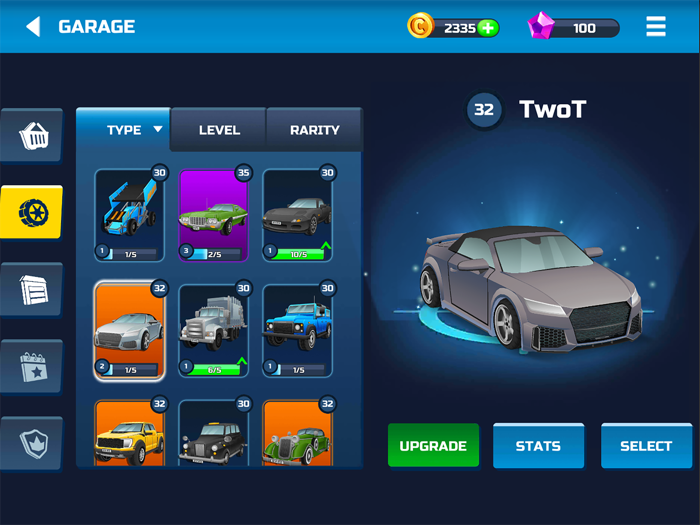Open the shop basket sidebar icon

33,136
